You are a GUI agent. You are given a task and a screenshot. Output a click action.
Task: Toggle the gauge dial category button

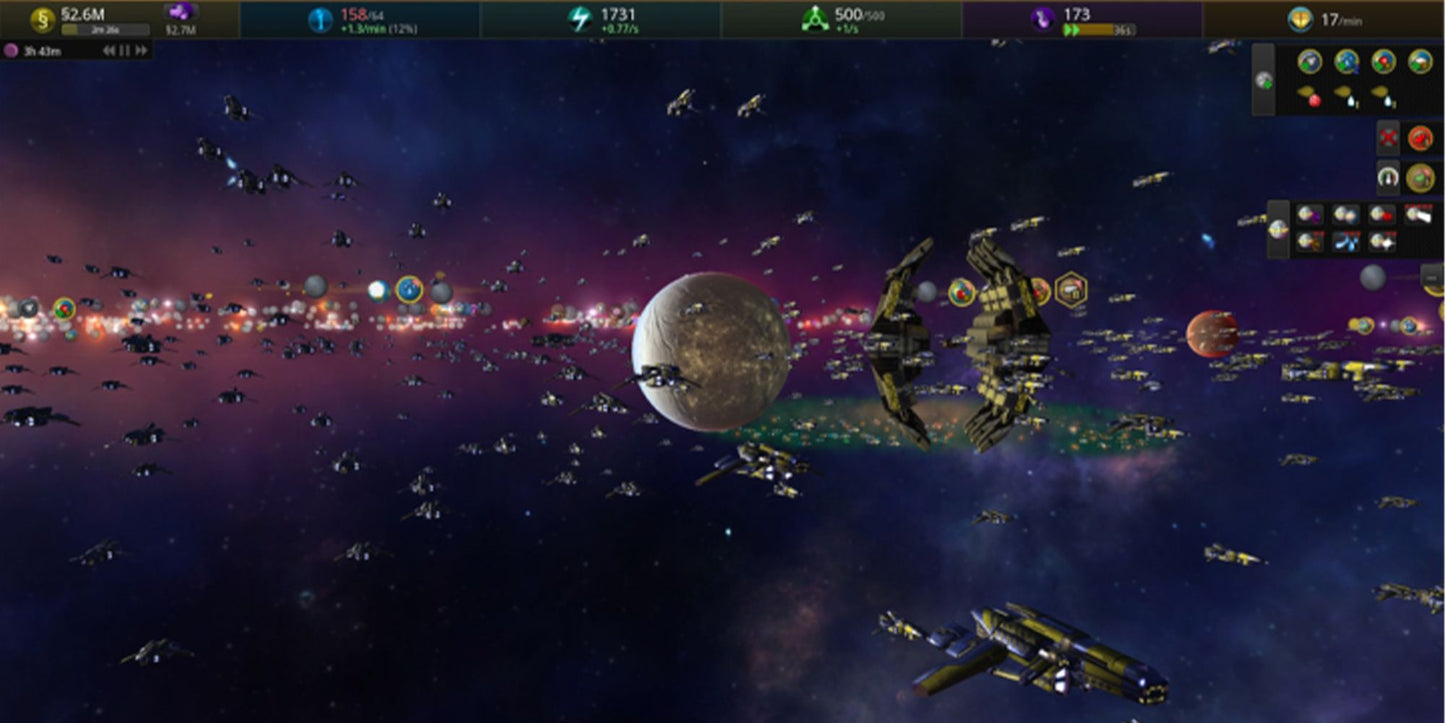tap(1388, 178)
